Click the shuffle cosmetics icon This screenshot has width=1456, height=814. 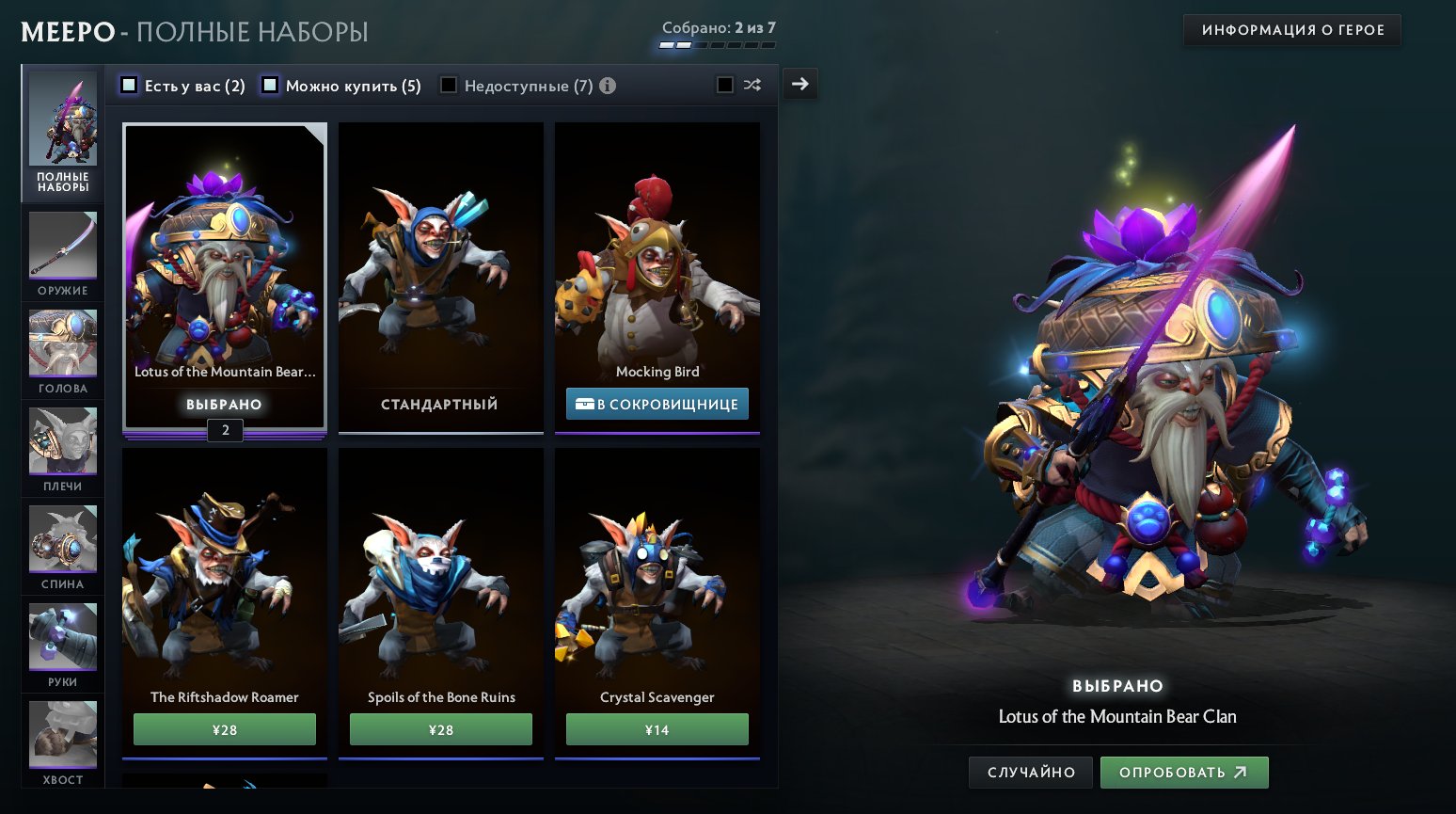(751, 85)
